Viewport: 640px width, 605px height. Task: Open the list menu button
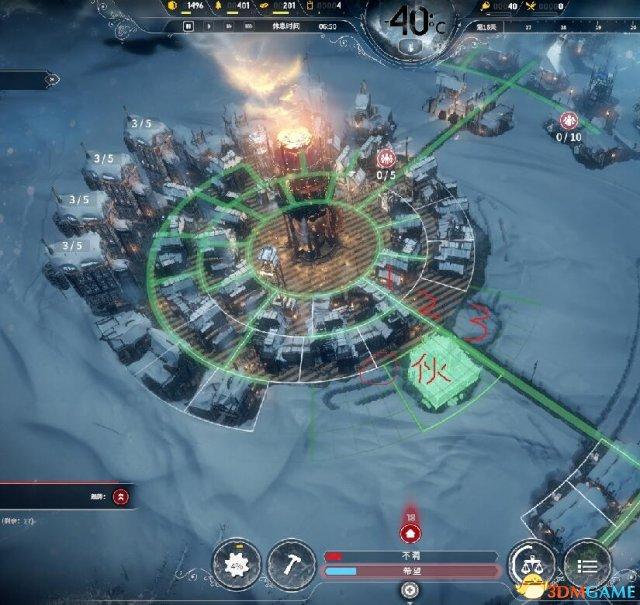[x=586, y=564]
